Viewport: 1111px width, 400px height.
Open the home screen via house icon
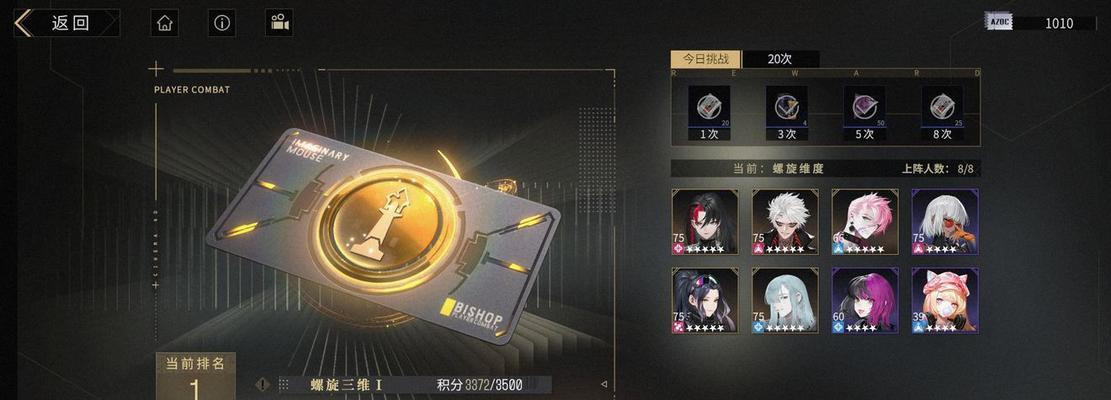[165, 23]
